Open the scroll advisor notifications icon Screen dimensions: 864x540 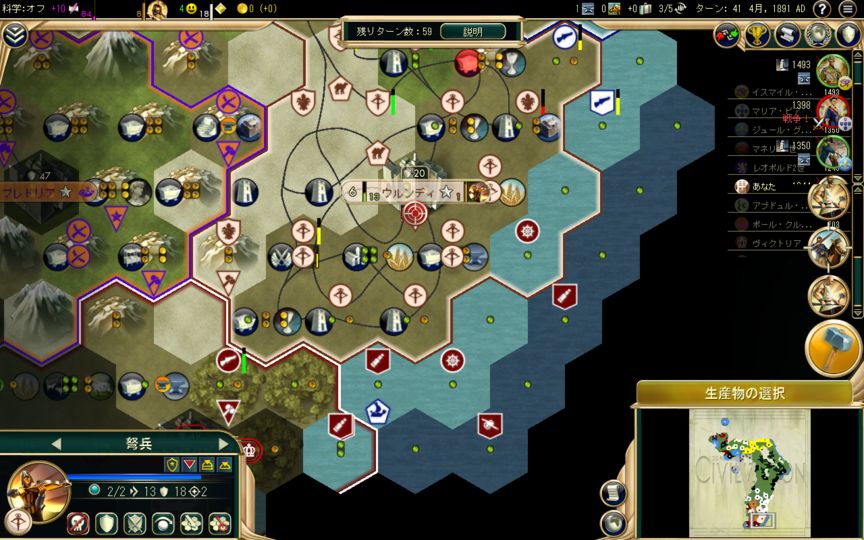(789, 35)
